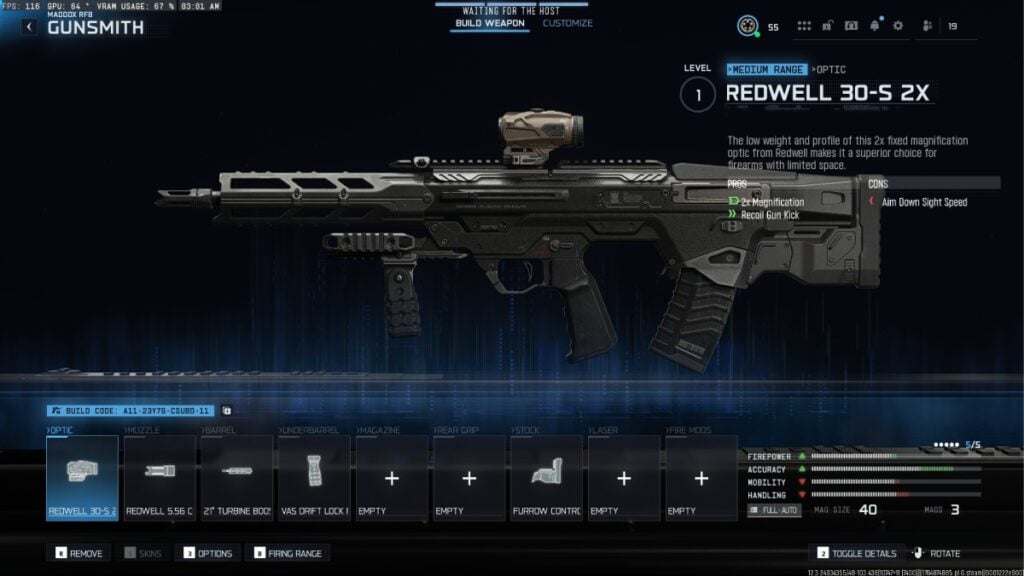Open the Build Weapon tab

pyautogui.click(x=490, y=23)
